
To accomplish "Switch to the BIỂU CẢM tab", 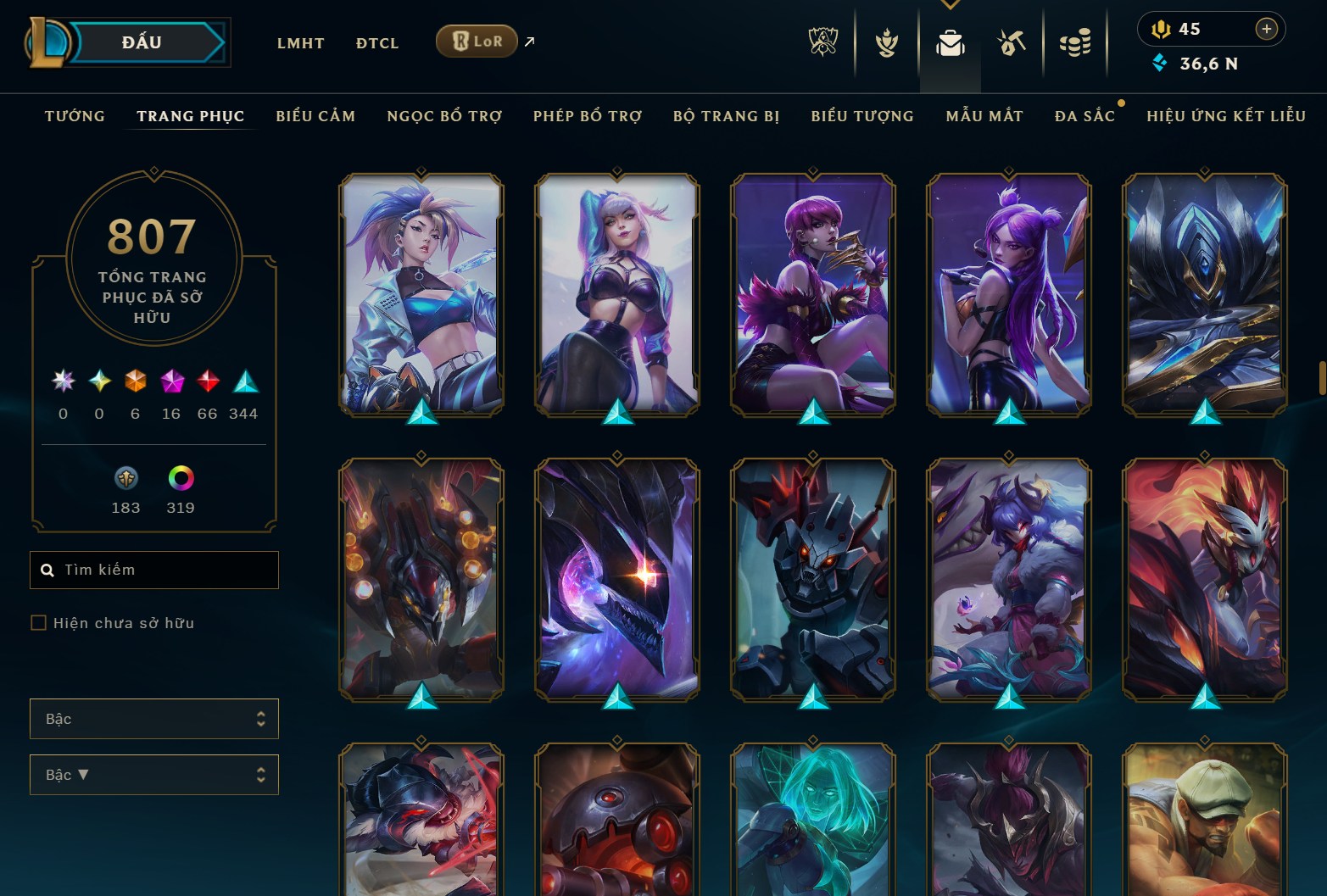I will pyautogui.click(x=315, y=116).
